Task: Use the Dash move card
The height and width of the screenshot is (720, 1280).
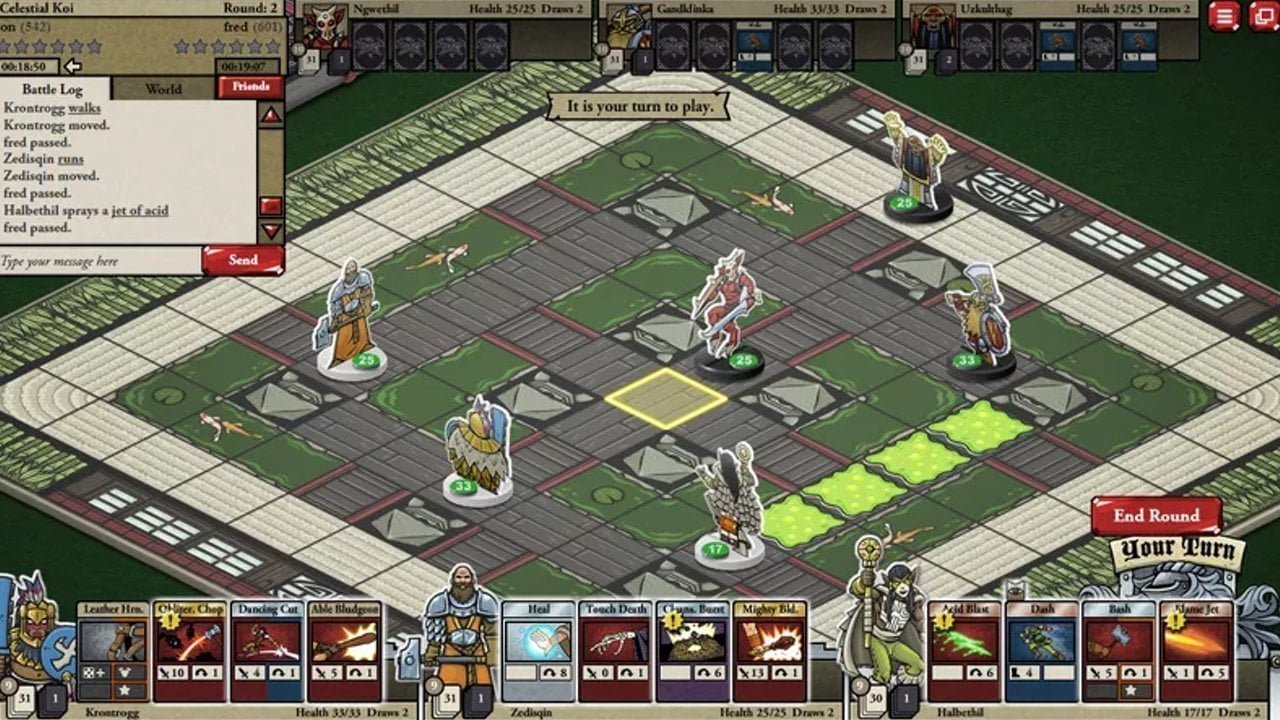Action: point(1041,651)
